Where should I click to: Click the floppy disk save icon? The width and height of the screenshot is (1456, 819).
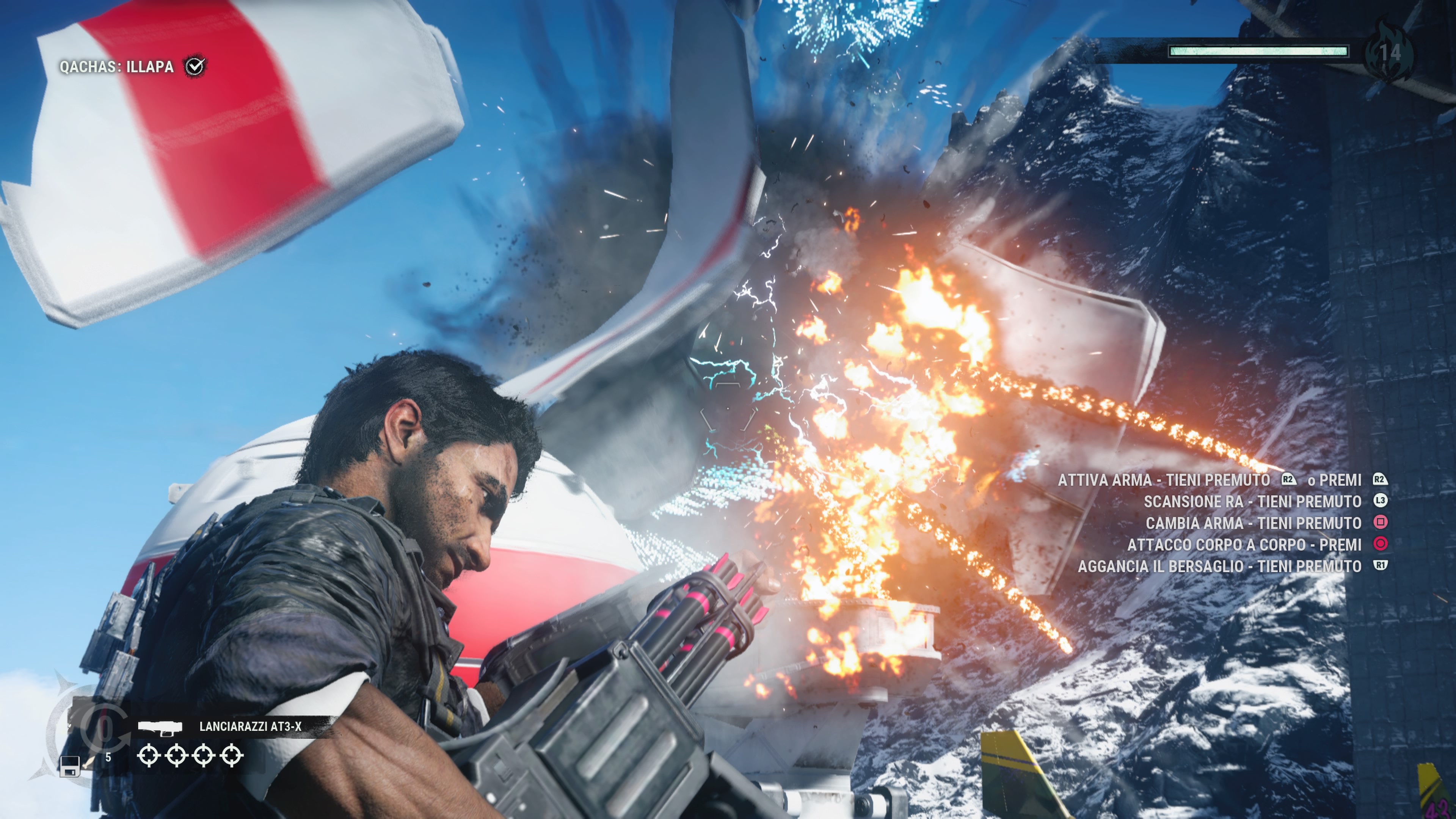point(69,766)
